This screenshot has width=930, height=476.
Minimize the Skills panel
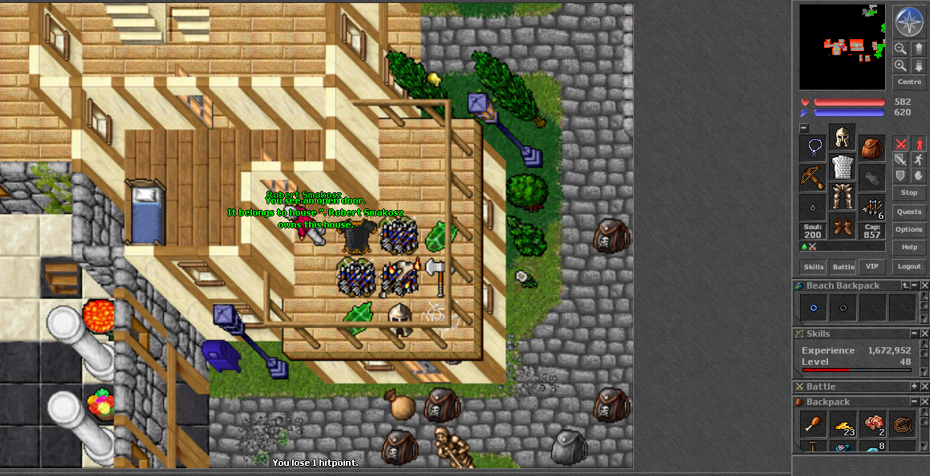(x=913, y=333)
